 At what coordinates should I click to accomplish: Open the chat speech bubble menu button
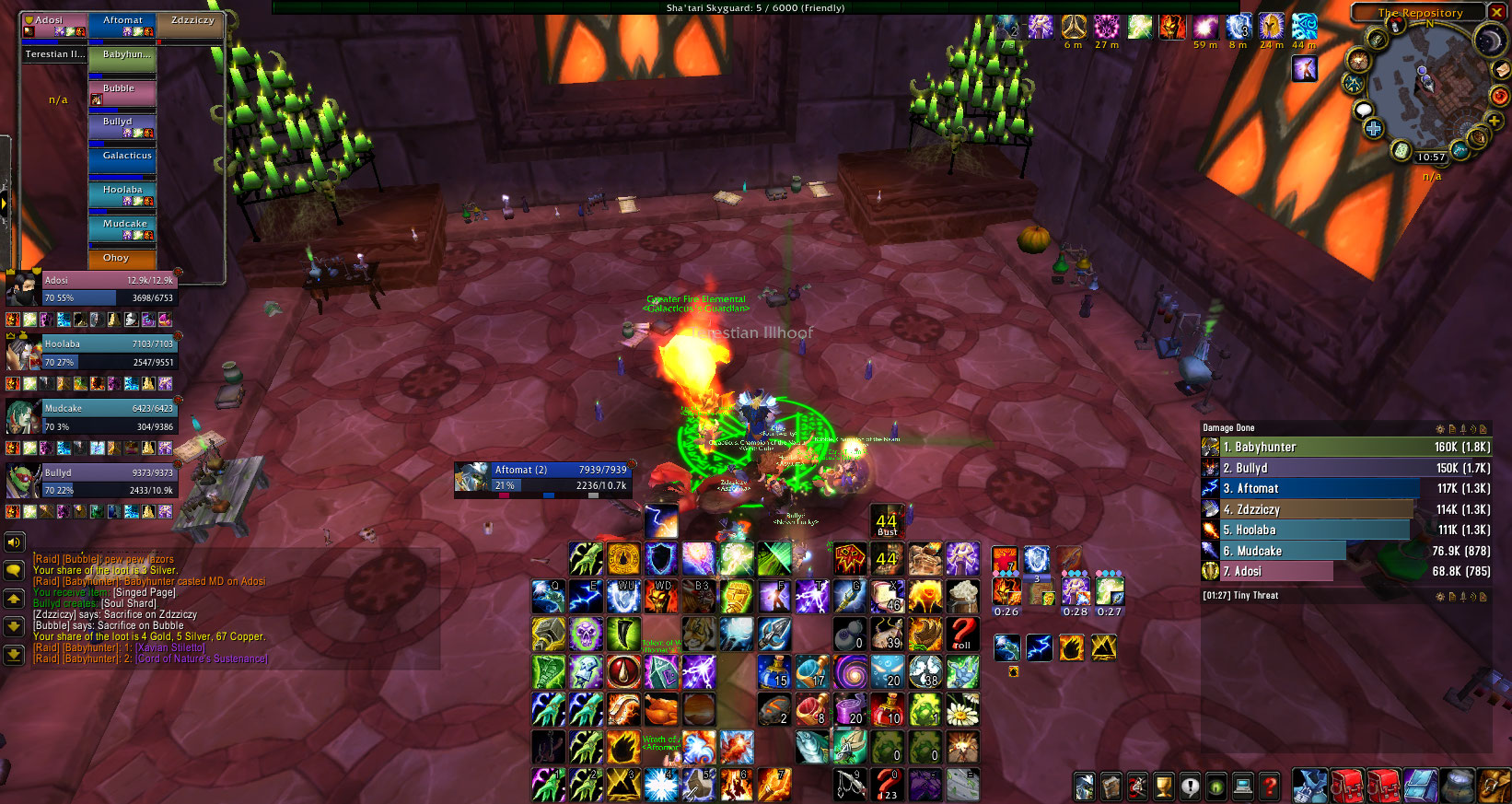(14, 571)
